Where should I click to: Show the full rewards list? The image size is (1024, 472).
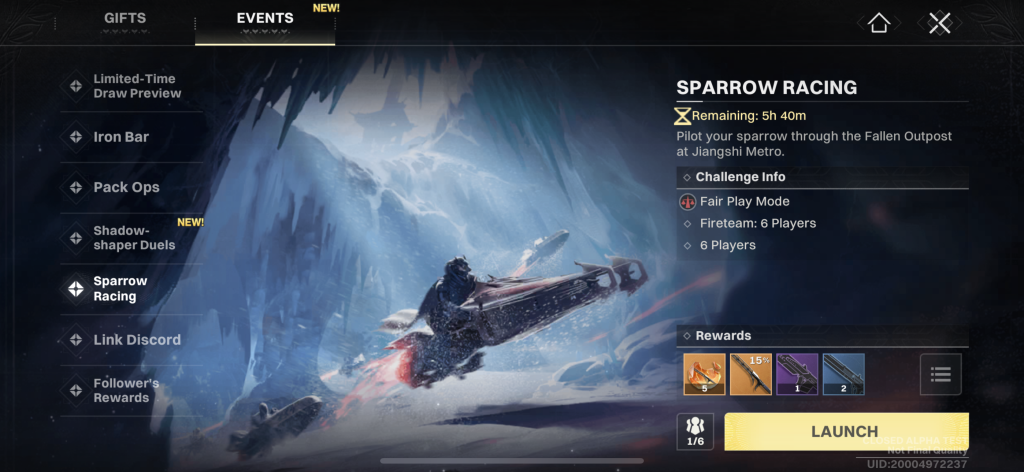pos(940,375)
